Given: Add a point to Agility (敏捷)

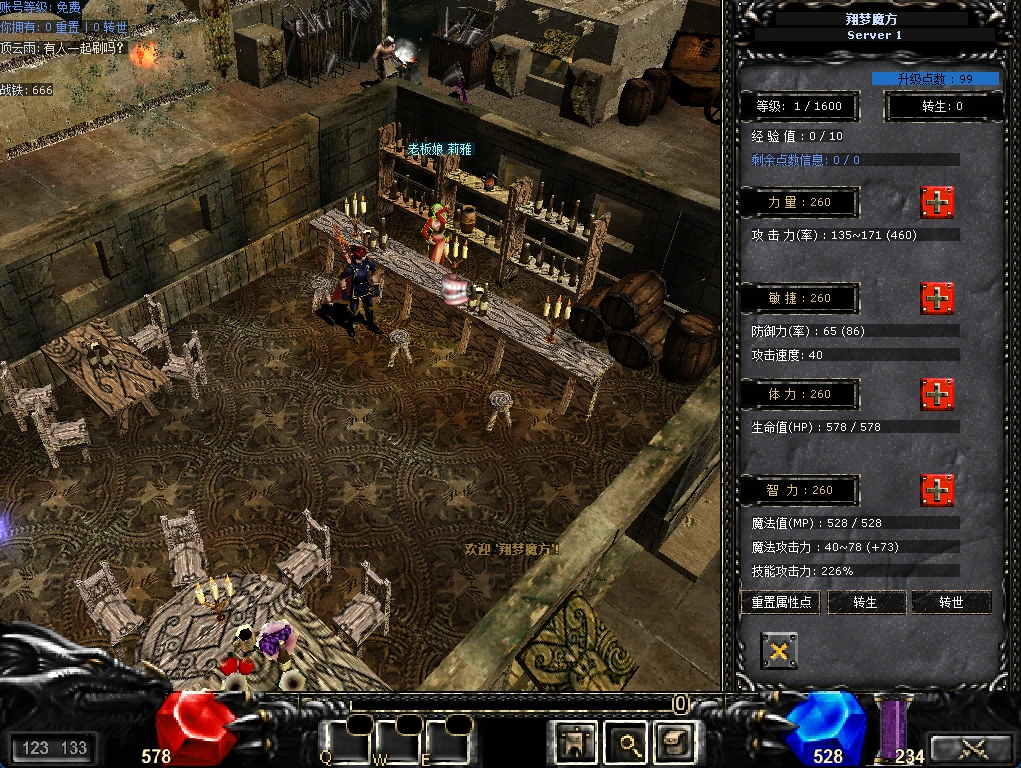Looking at the screenshot, I should (937, 298).
